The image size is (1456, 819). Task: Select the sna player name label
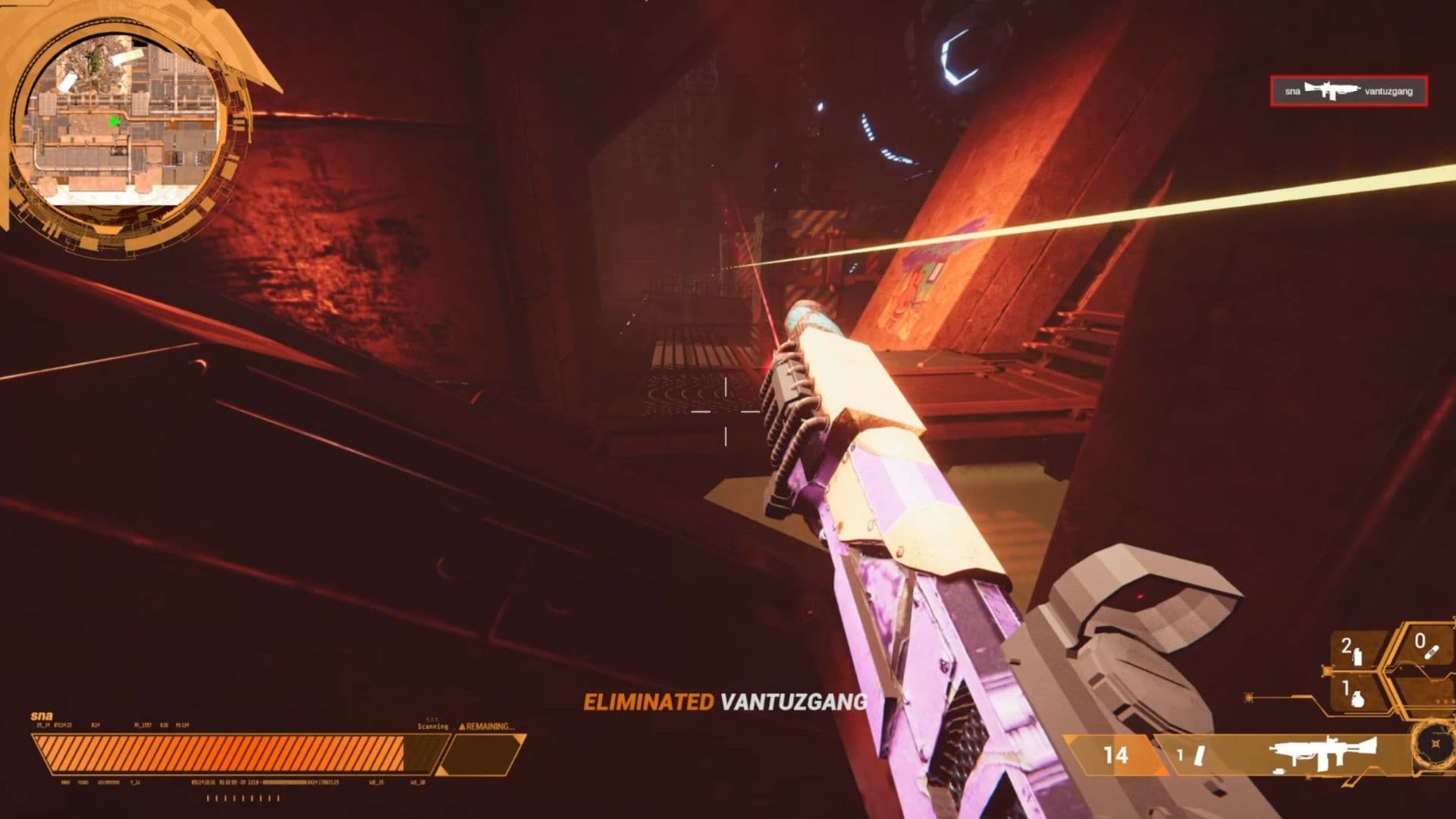(42, 716)
